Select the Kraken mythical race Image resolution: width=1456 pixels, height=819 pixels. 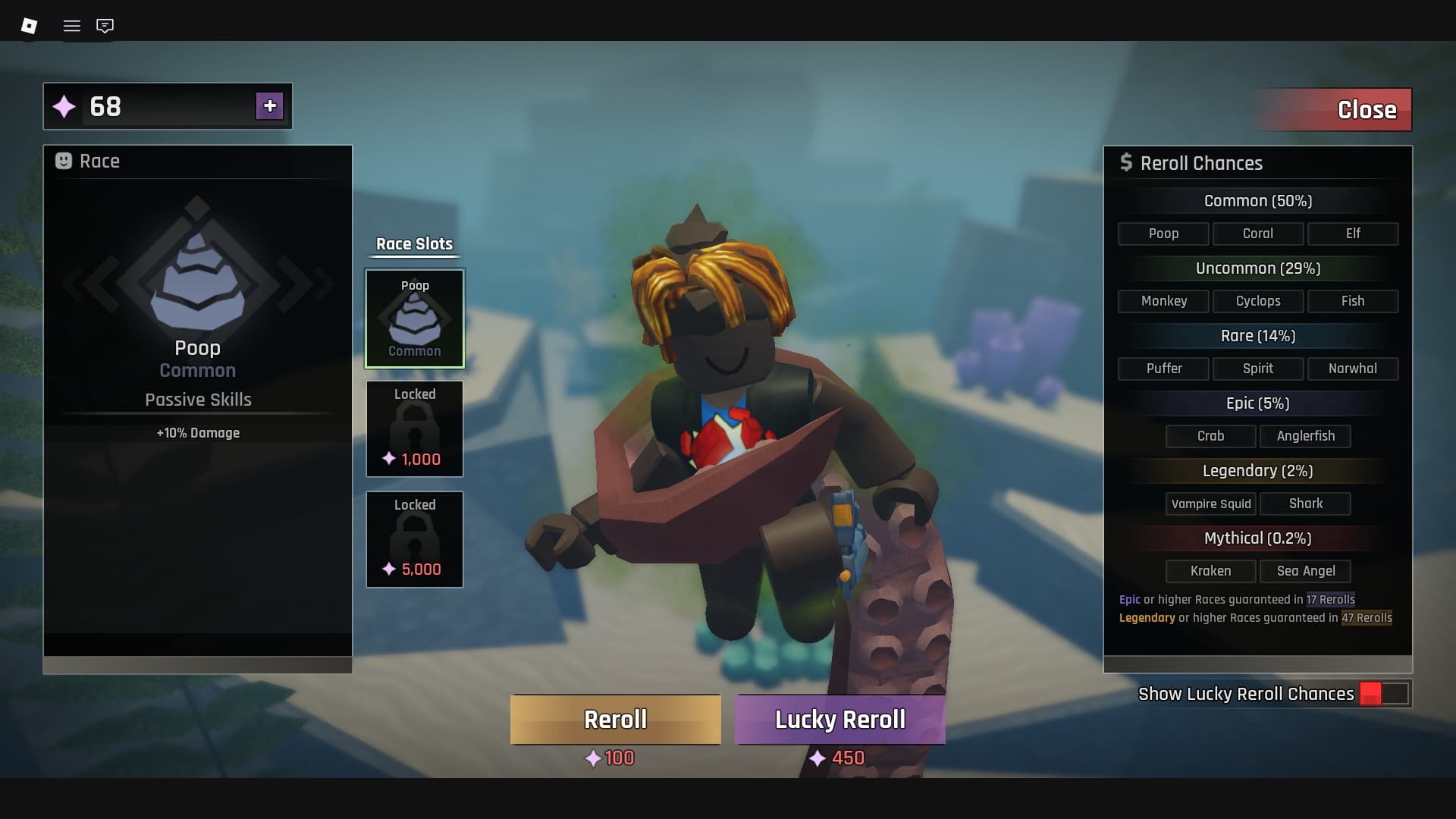[1210, 570]
